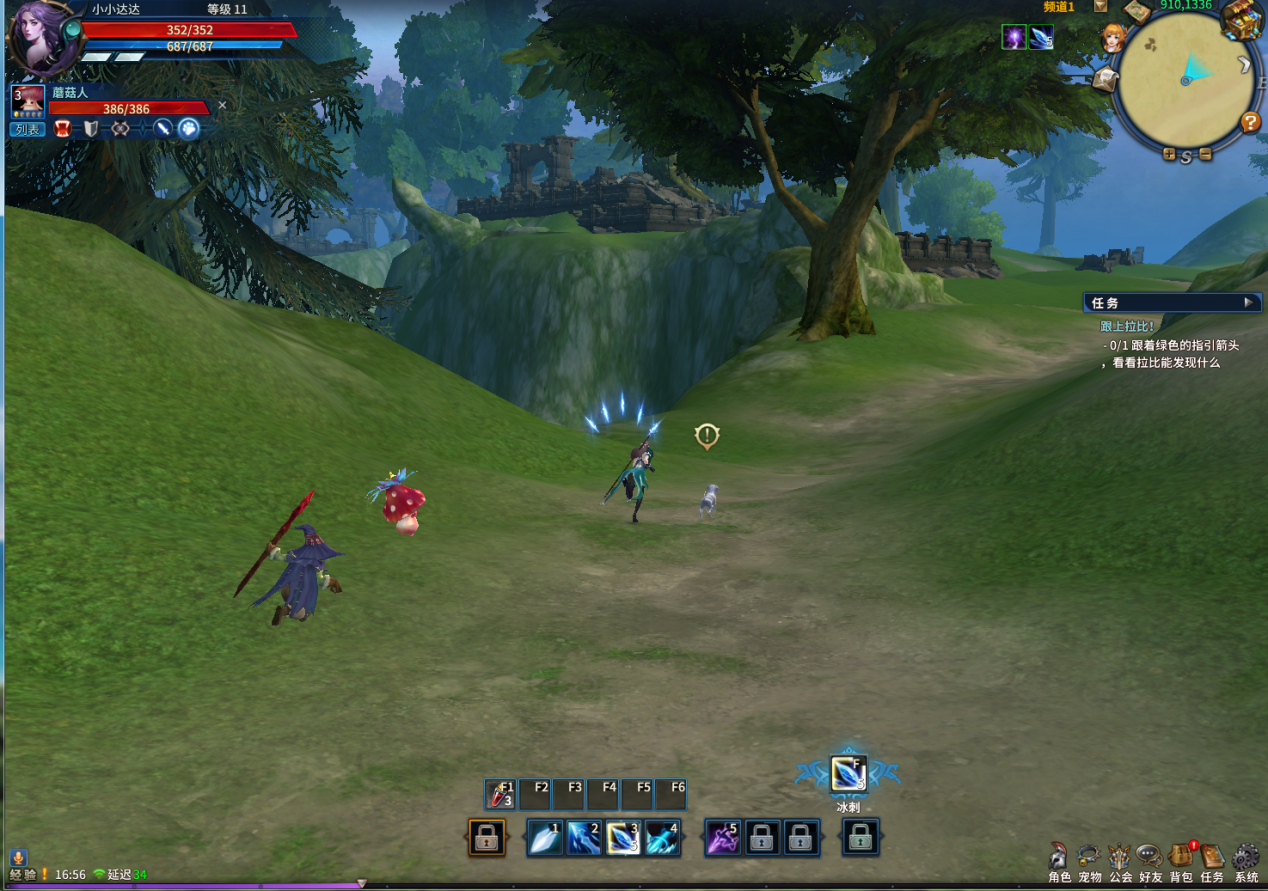Zoom in the minimap with plus button
The height and width of the screenshot is (891, 1268).
point(1169,154)
